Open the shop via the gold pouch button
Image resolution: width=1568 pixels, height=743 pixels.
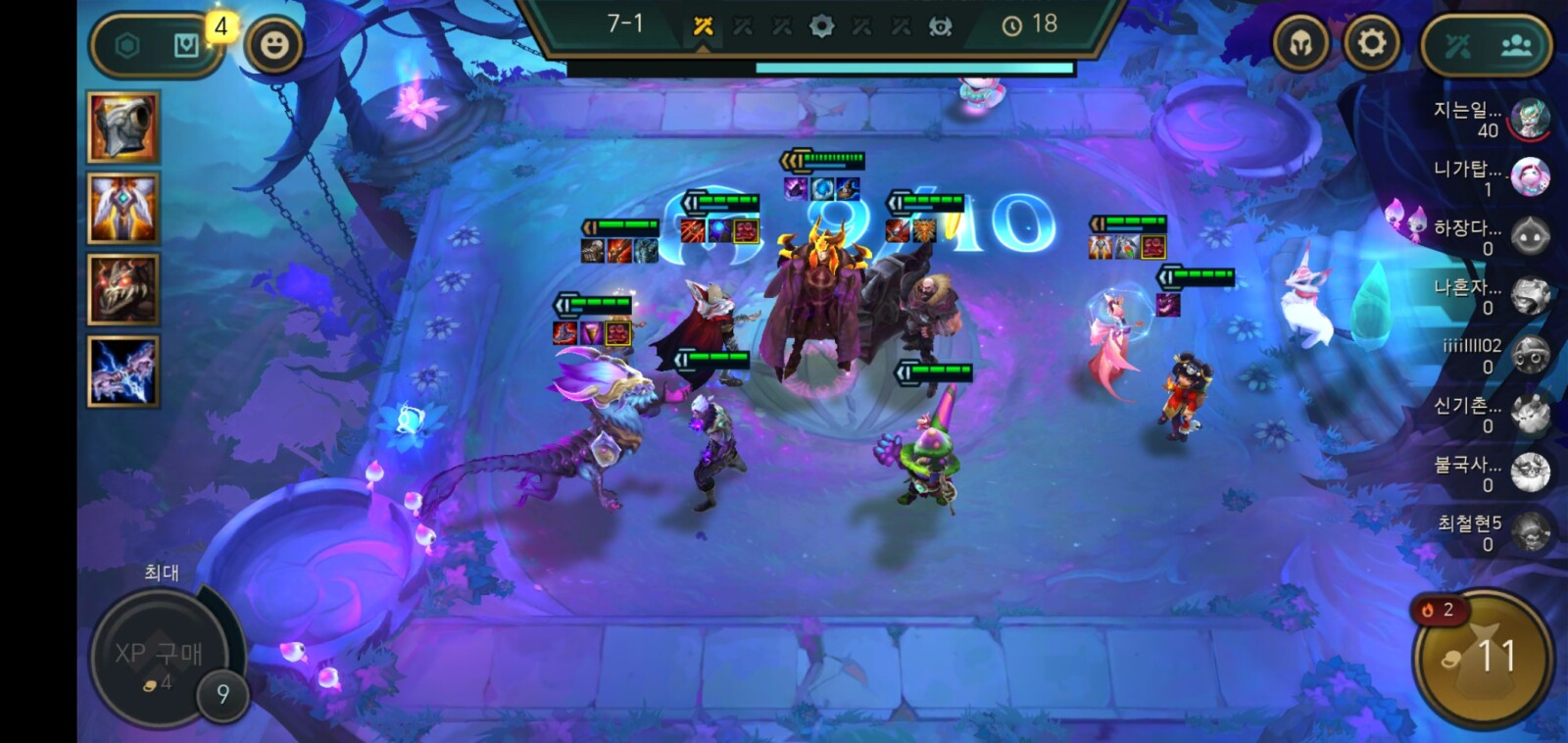(x=1482, y=658)
